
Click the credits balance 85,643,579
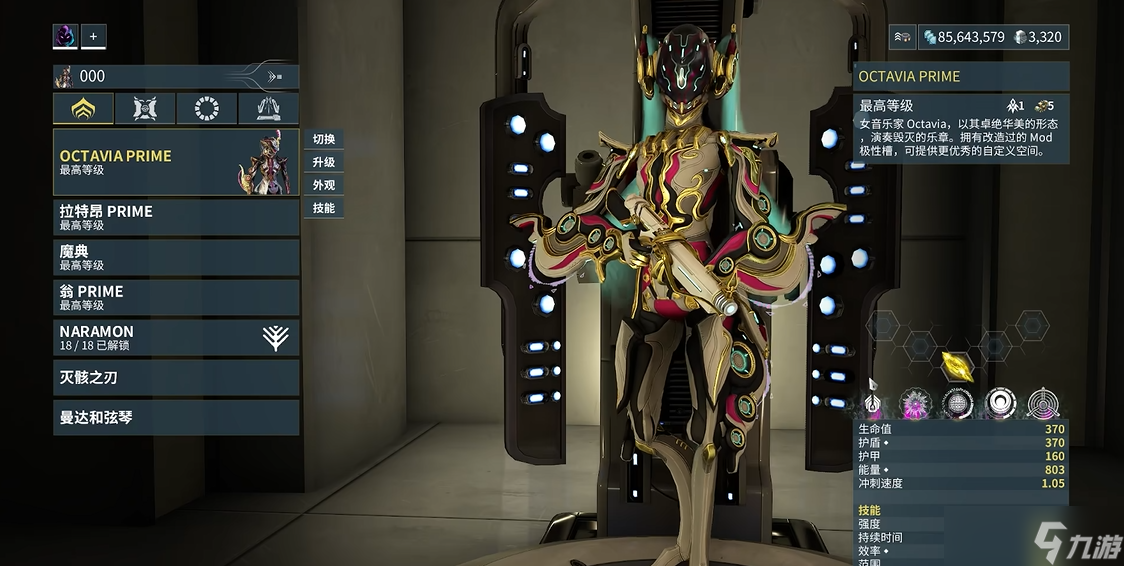(963, 37)
